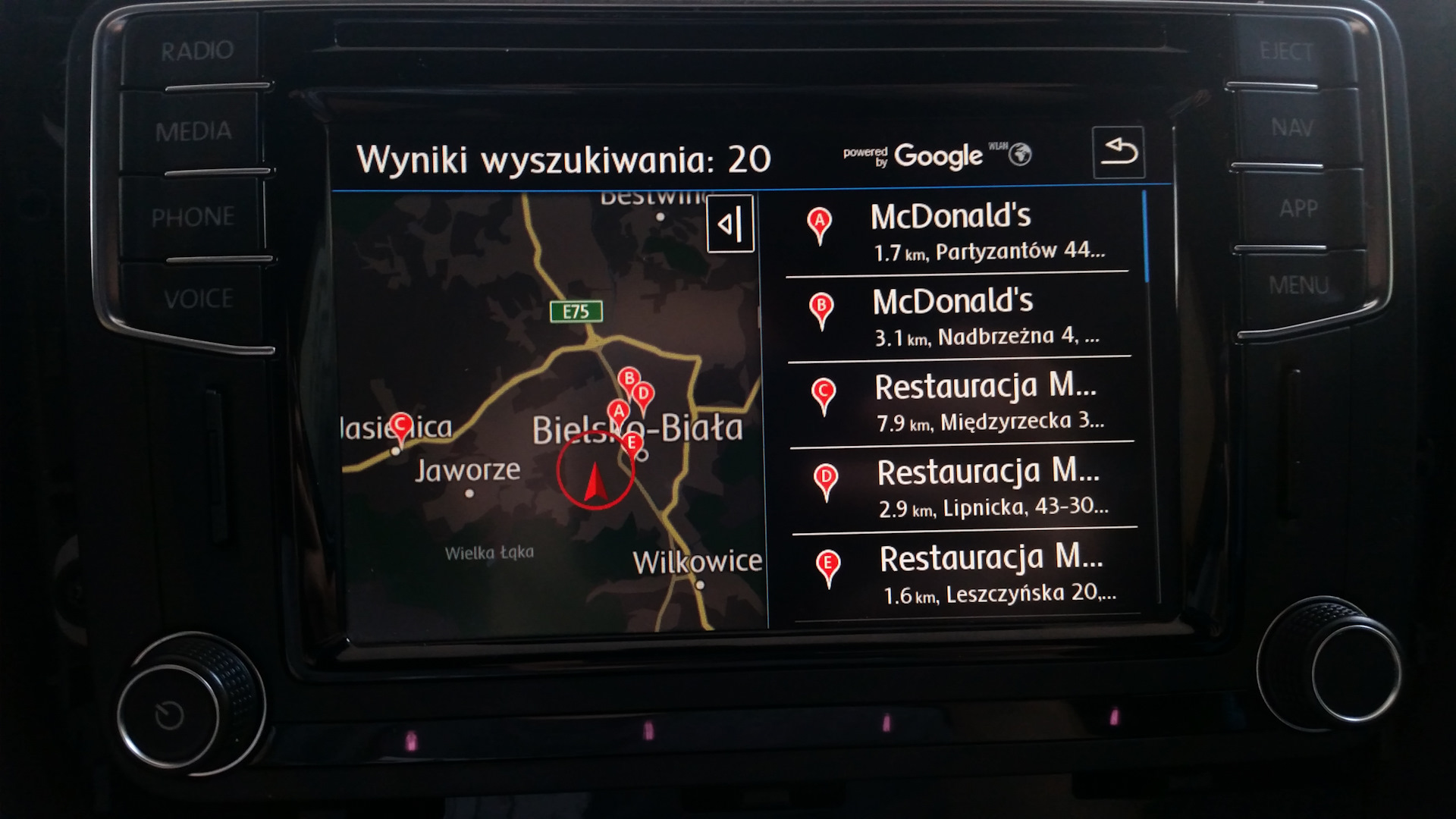
Task: Collapse the map panel with the arrow toggle
Action: click(730, 224)
